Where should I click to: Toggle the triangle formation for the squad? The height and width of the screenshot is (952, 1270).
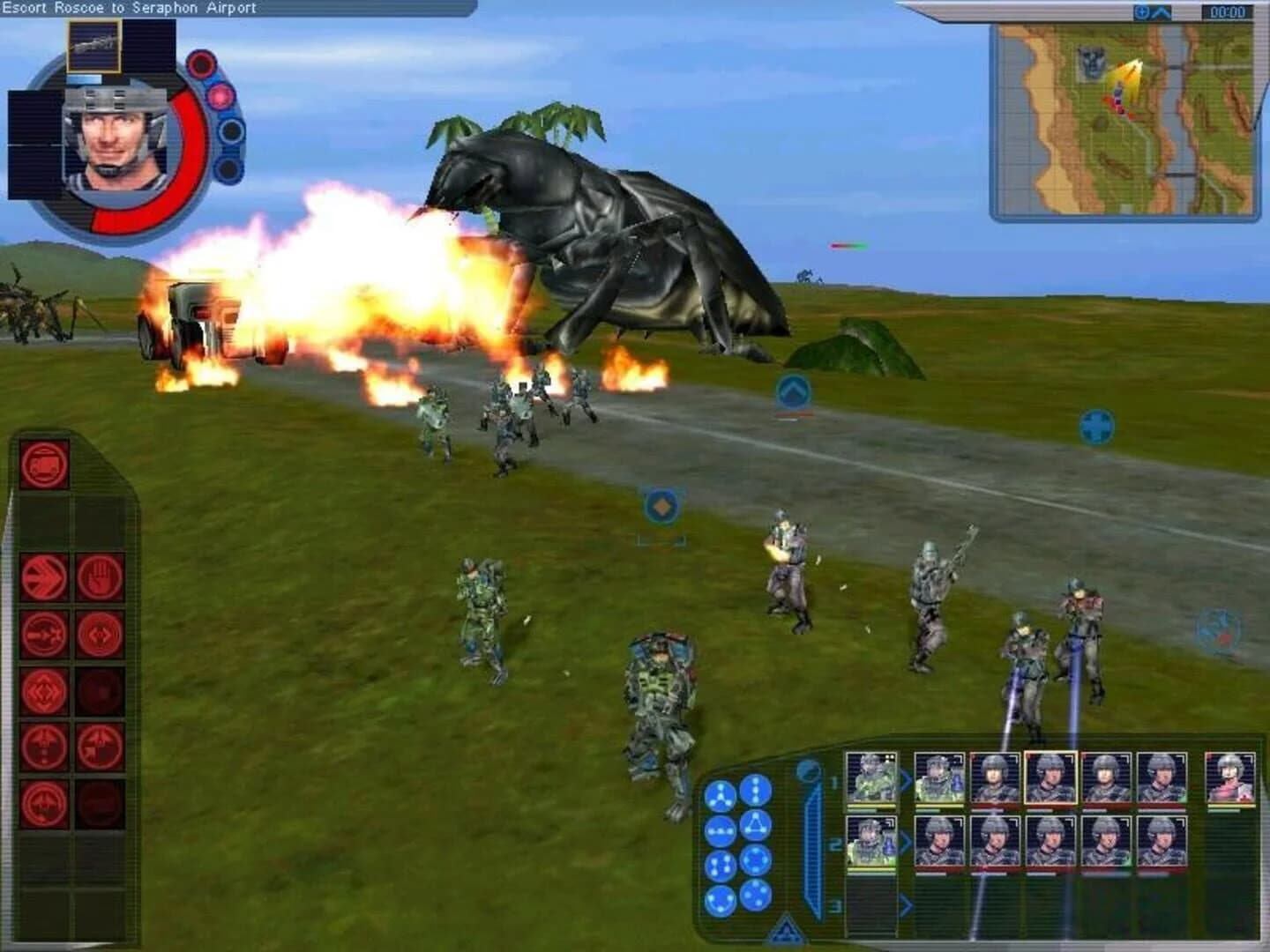756,824
